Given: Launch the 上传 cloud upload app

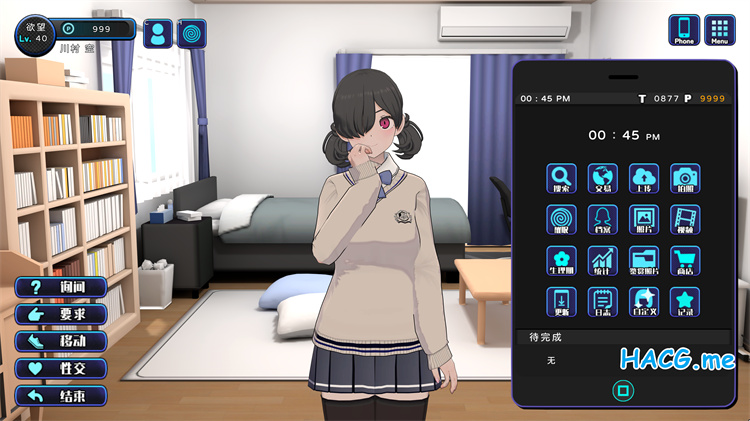Looking at the screenshot, I should pos(644,179).
